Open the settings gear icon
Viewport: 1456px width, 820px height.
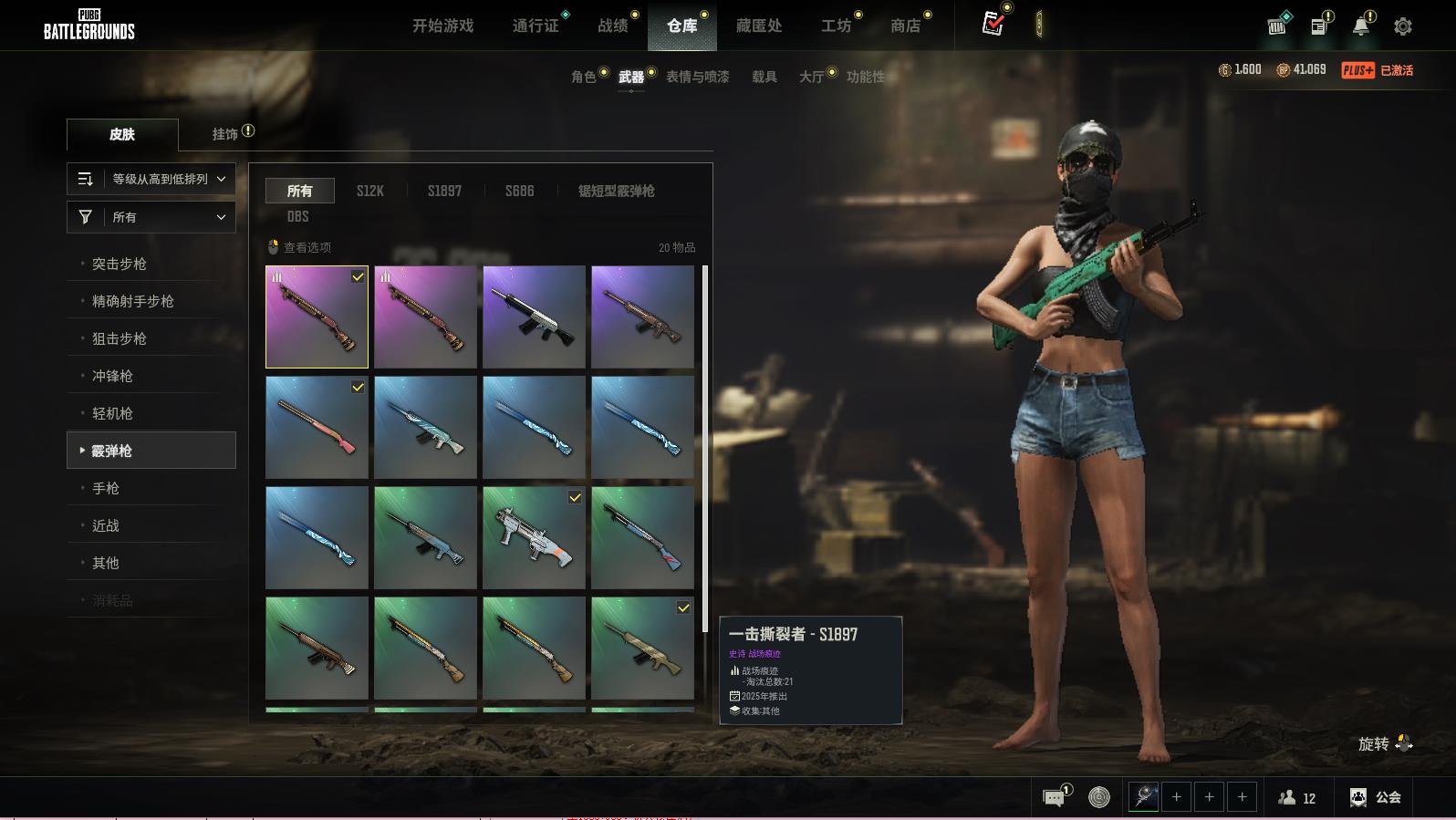click(1402, 26)
